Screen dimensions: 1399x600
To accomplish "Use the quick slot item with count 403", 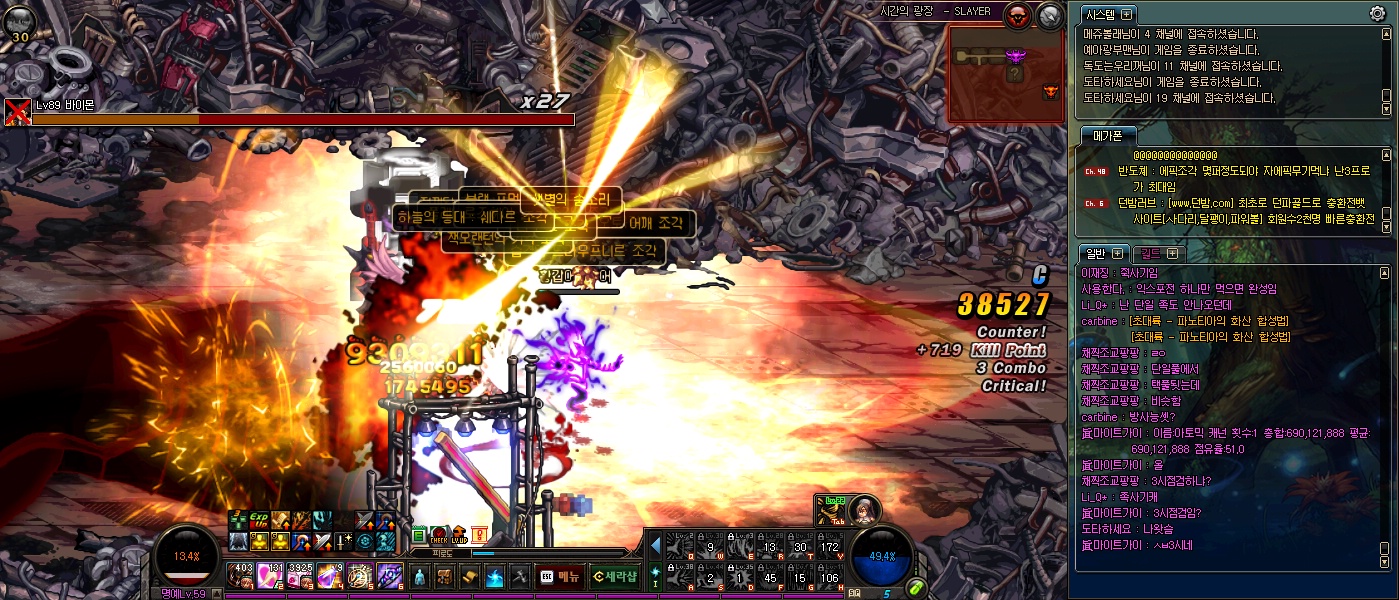I will (x=240, y=575).
